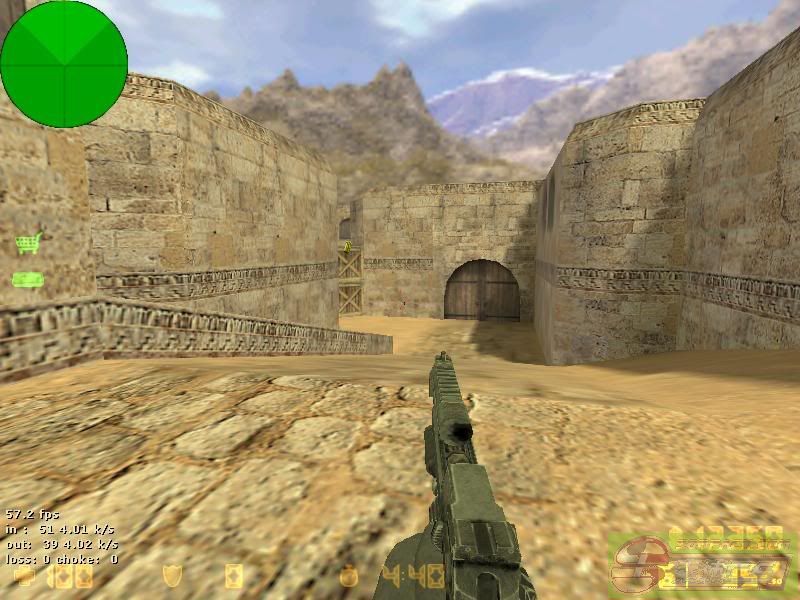Click the green circular radar
The height and width of the screenshot is (600, 800).
tap(64, 64)
